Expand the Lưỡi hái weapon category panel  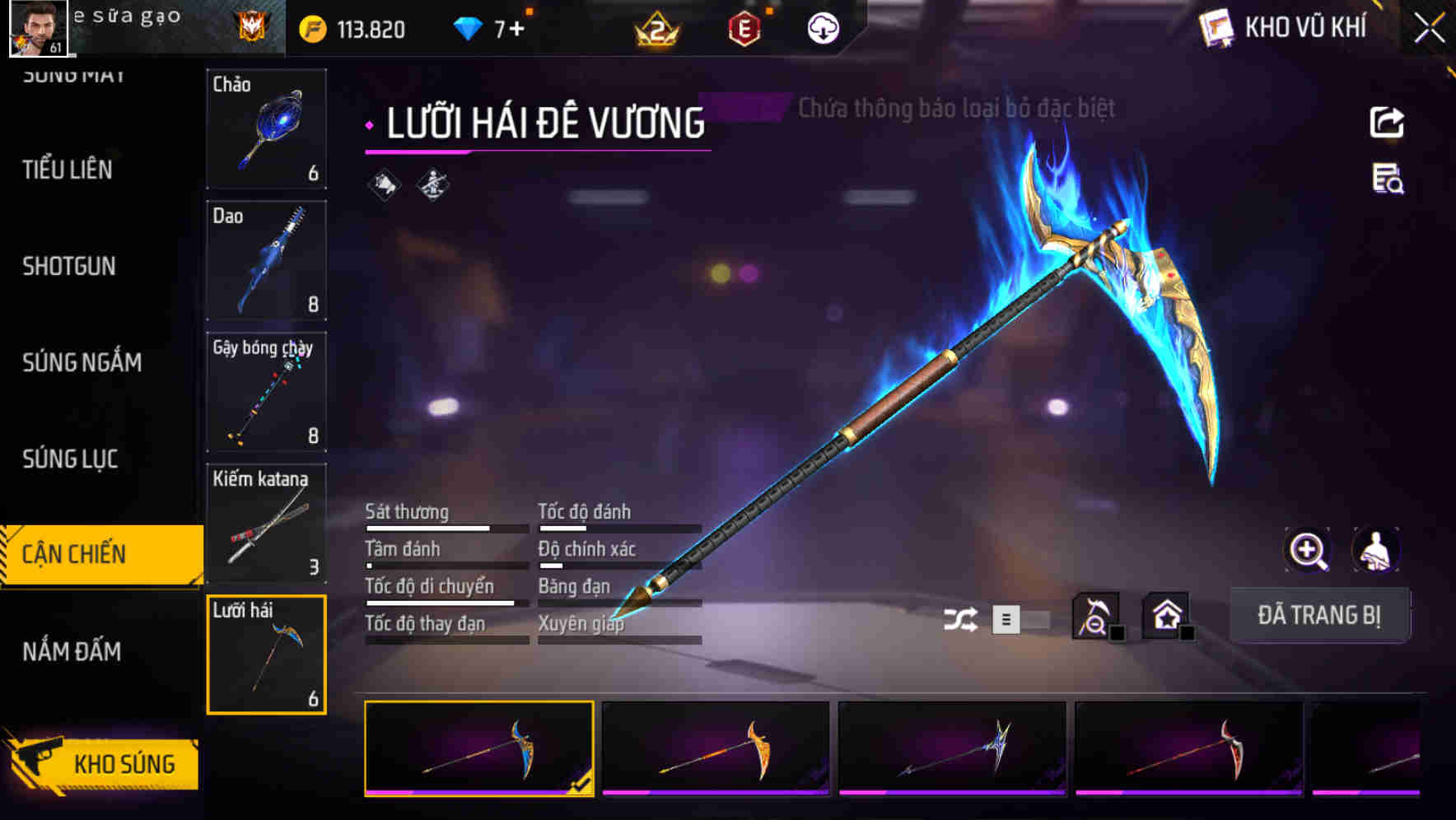[267, 653]
